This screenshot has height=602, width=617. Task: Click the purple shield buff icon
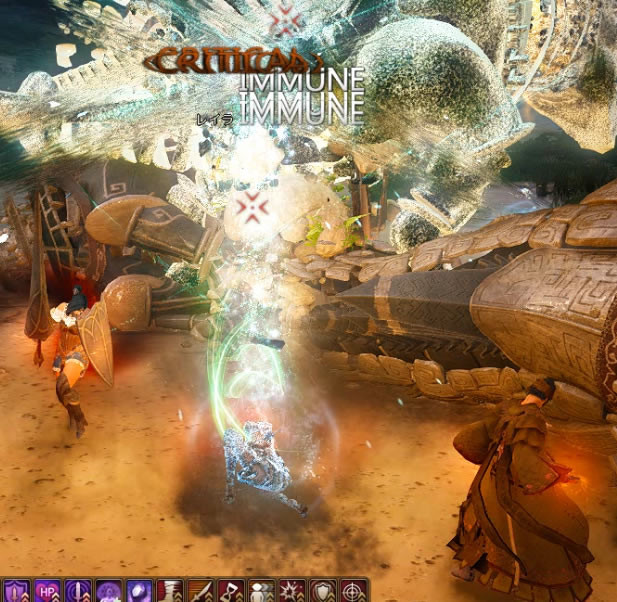pos(16,591)
